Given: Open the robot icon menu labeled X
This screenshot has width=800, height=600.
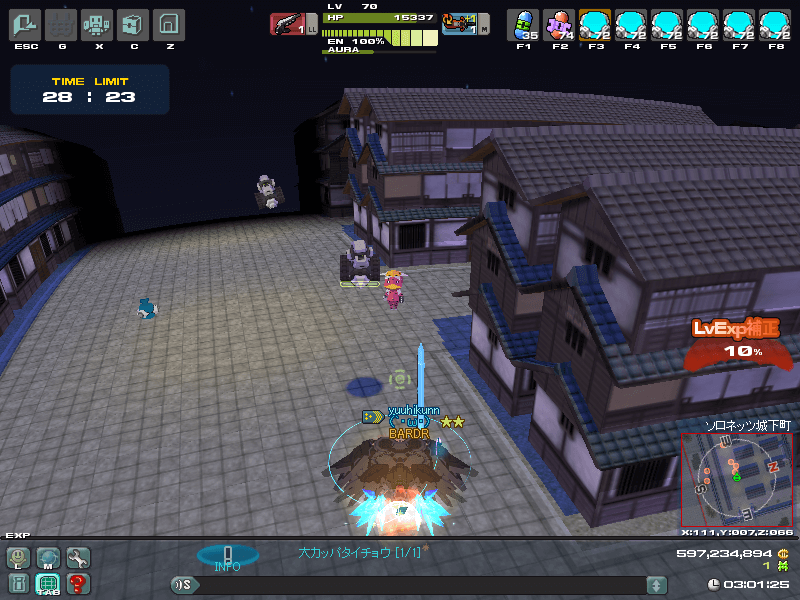Looking at the screenshot, I should tap(97, 24).
